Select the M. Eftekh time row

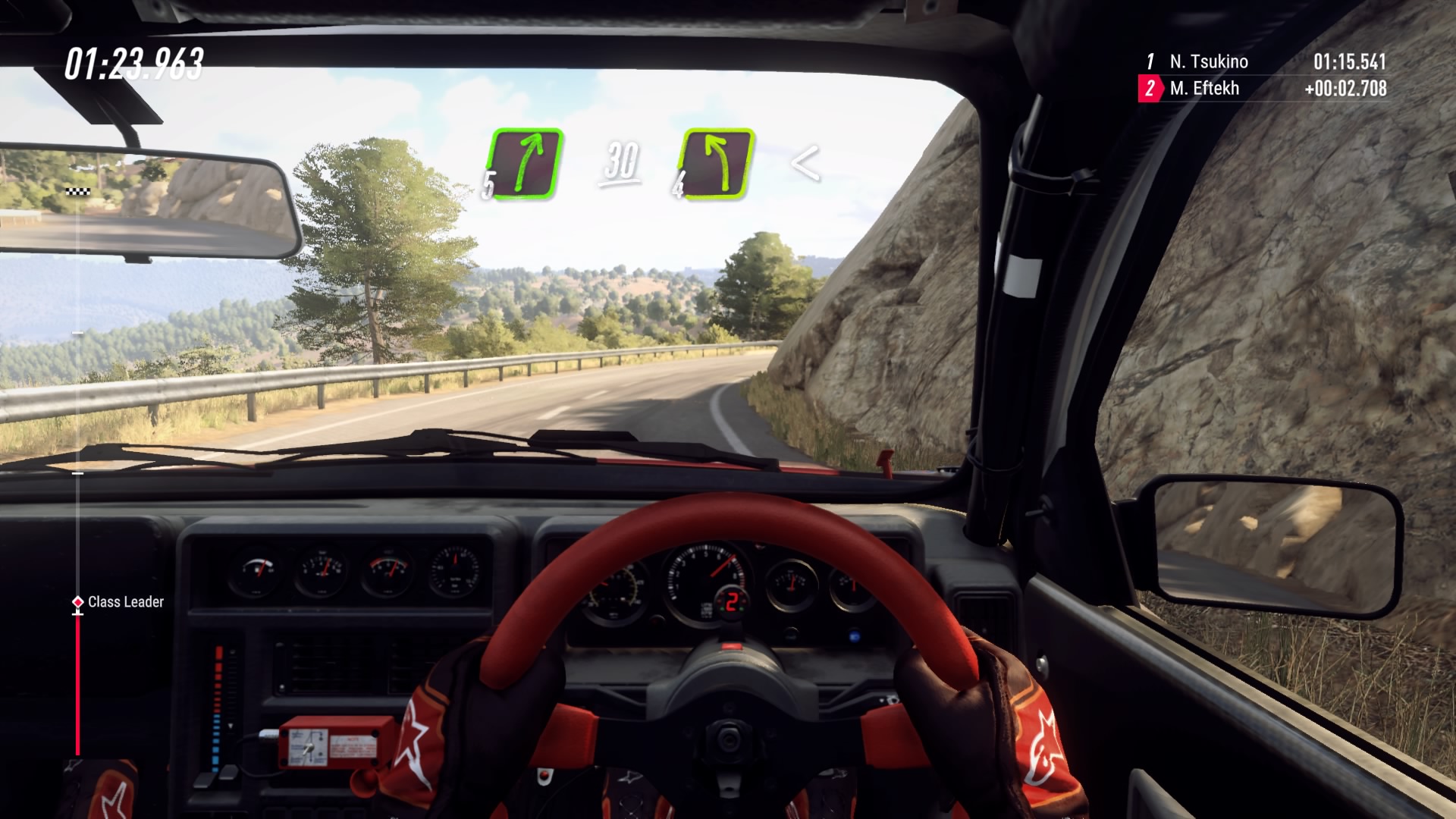coord(1211,89)
